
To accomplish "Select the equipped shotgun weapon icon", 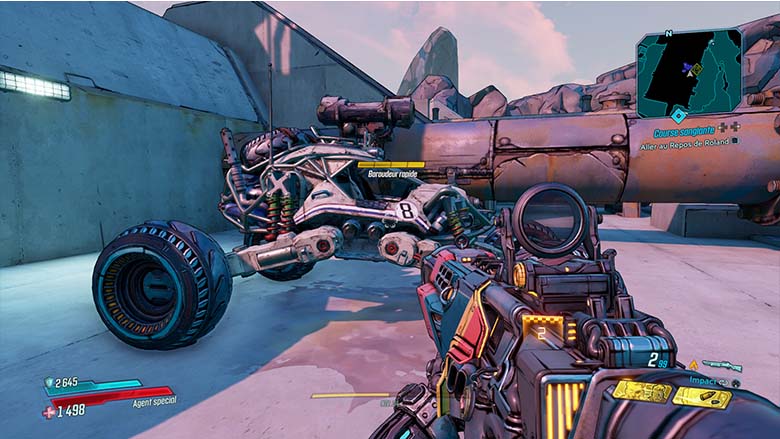I will [722, 366].
